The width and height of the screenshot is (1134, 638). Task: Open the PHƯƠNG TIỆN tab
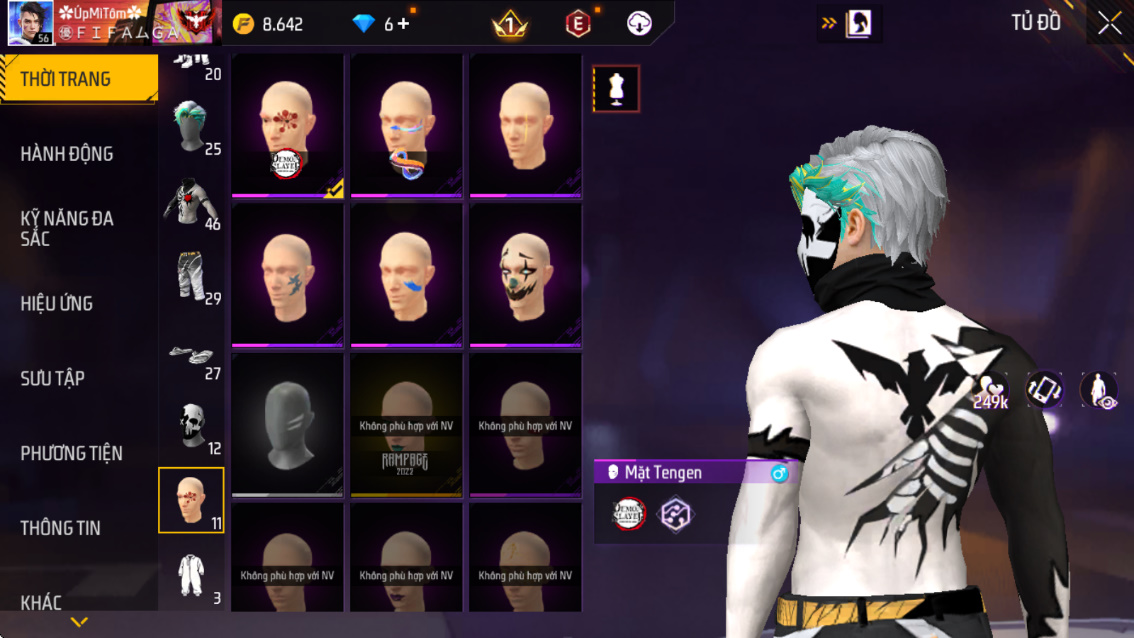click(x=72, y=453)
